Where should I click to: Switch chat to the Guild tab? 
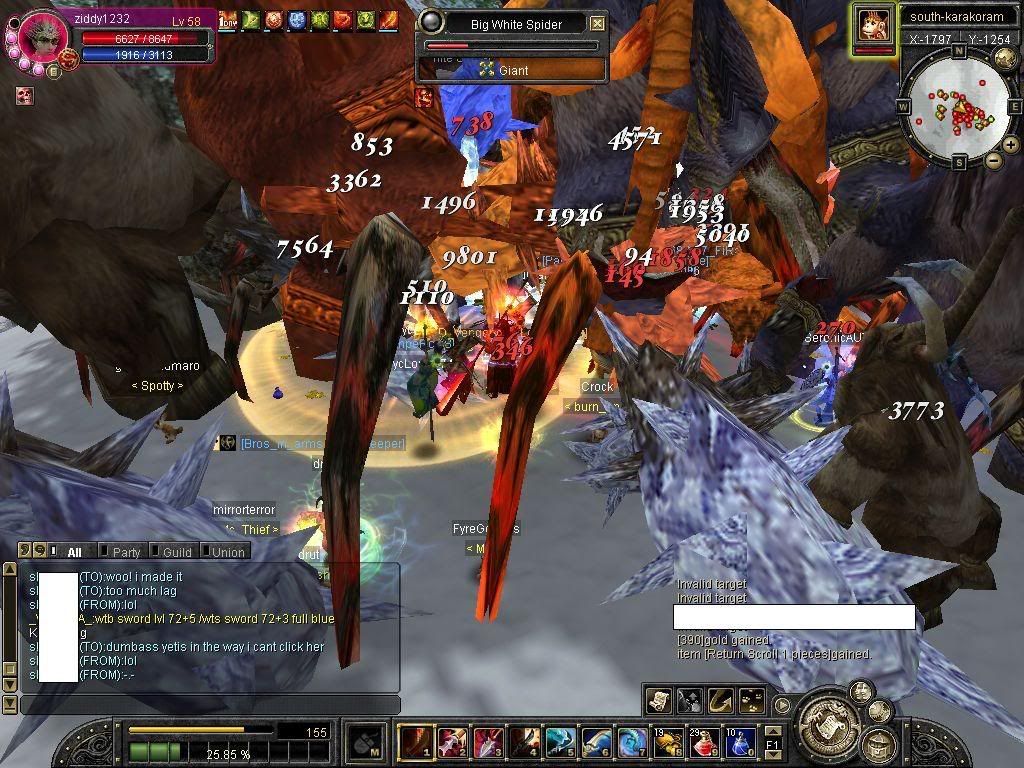(x=176, y=552)
